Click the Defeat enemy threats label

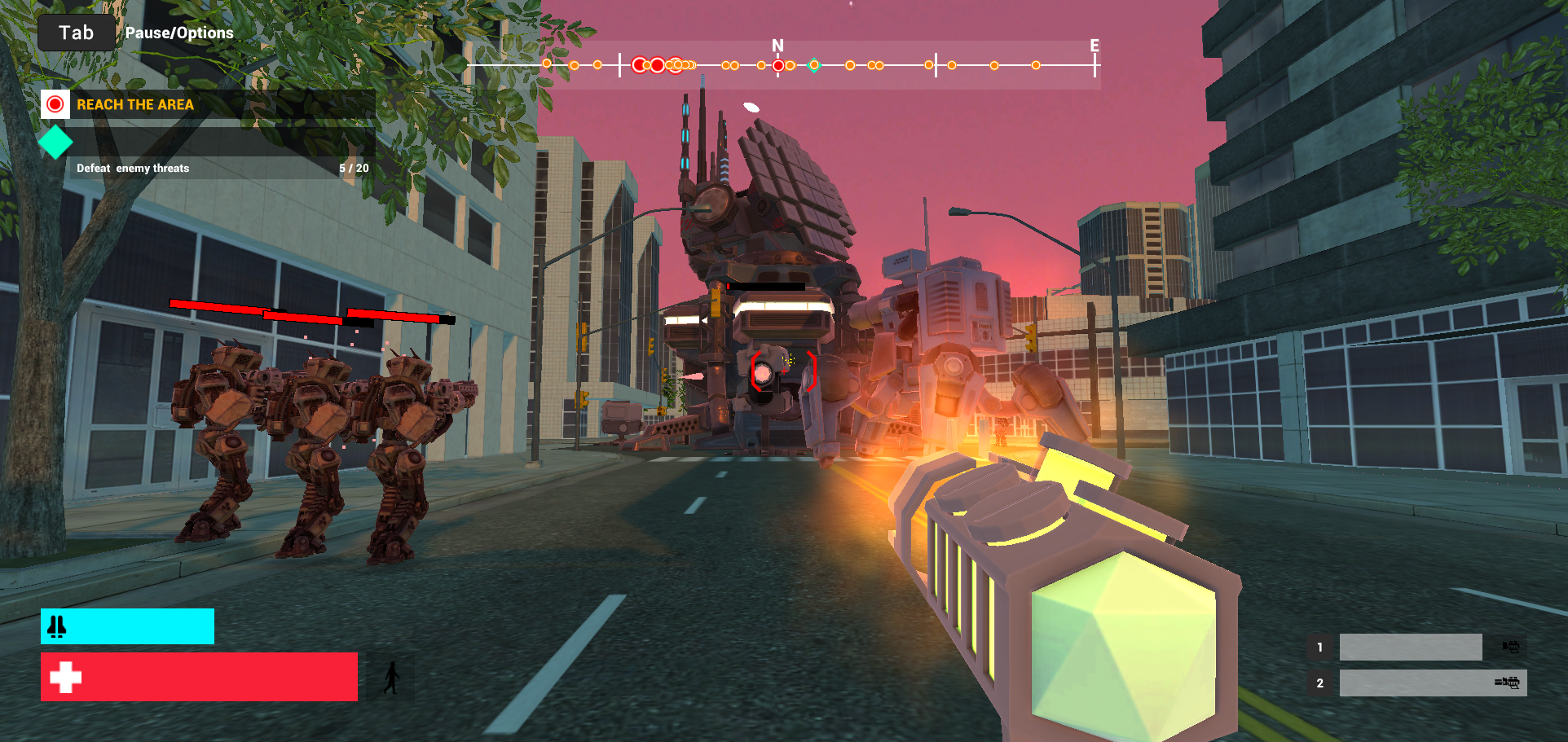pyautogui.click(x=132, y=168)
